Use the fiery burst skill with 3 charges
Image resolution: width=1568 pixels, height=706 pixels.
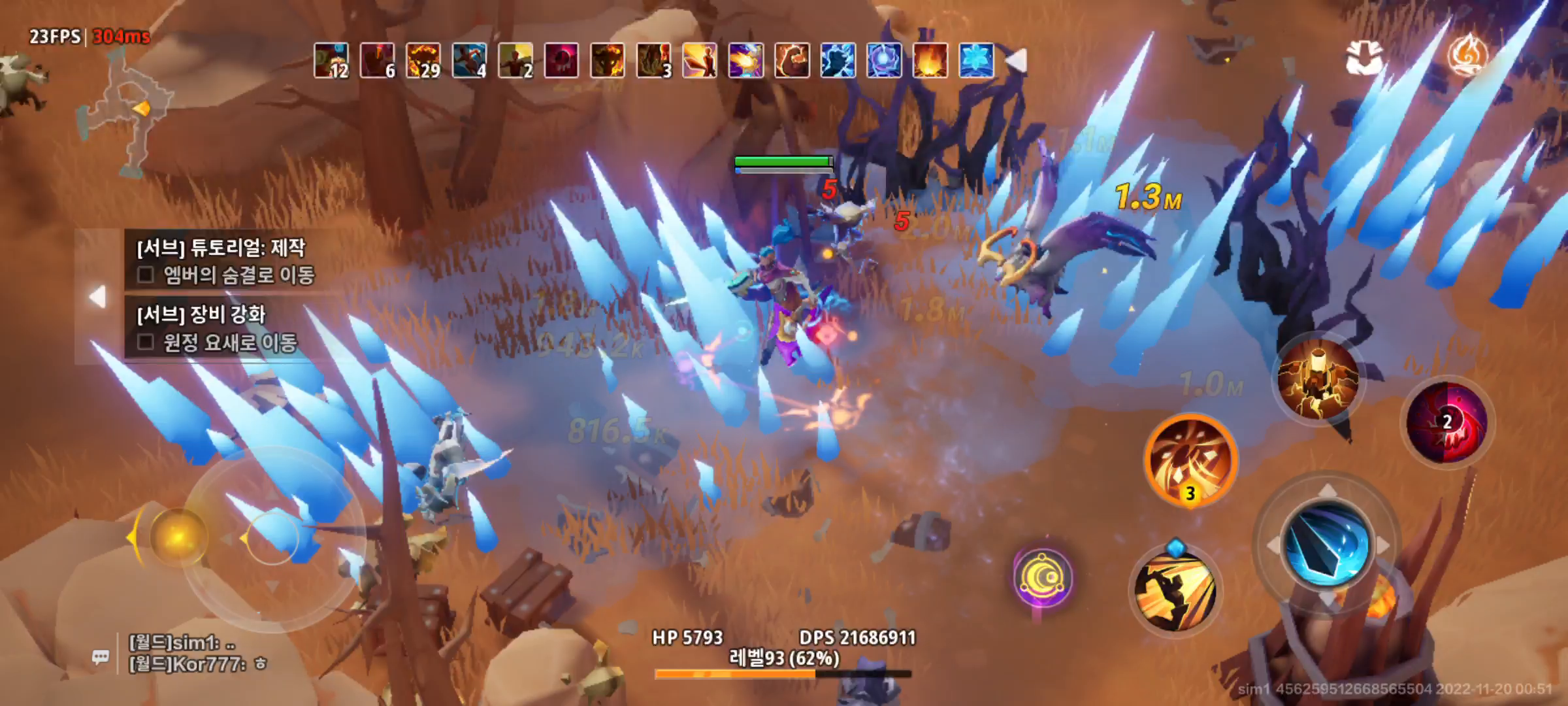(1190, 460)
